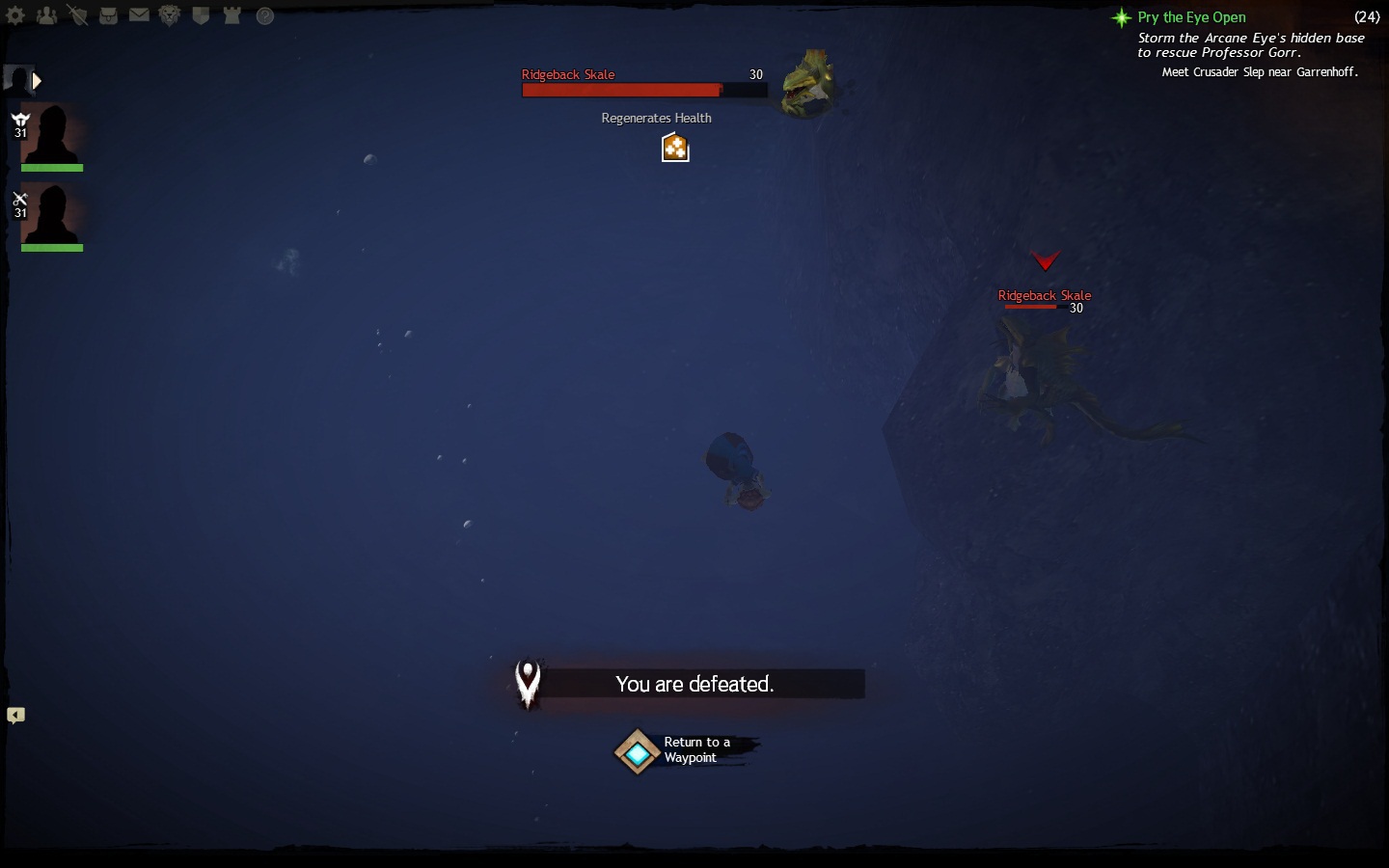
Task: Click the Regenerates Health effect icon
Action: coord(675,148)
